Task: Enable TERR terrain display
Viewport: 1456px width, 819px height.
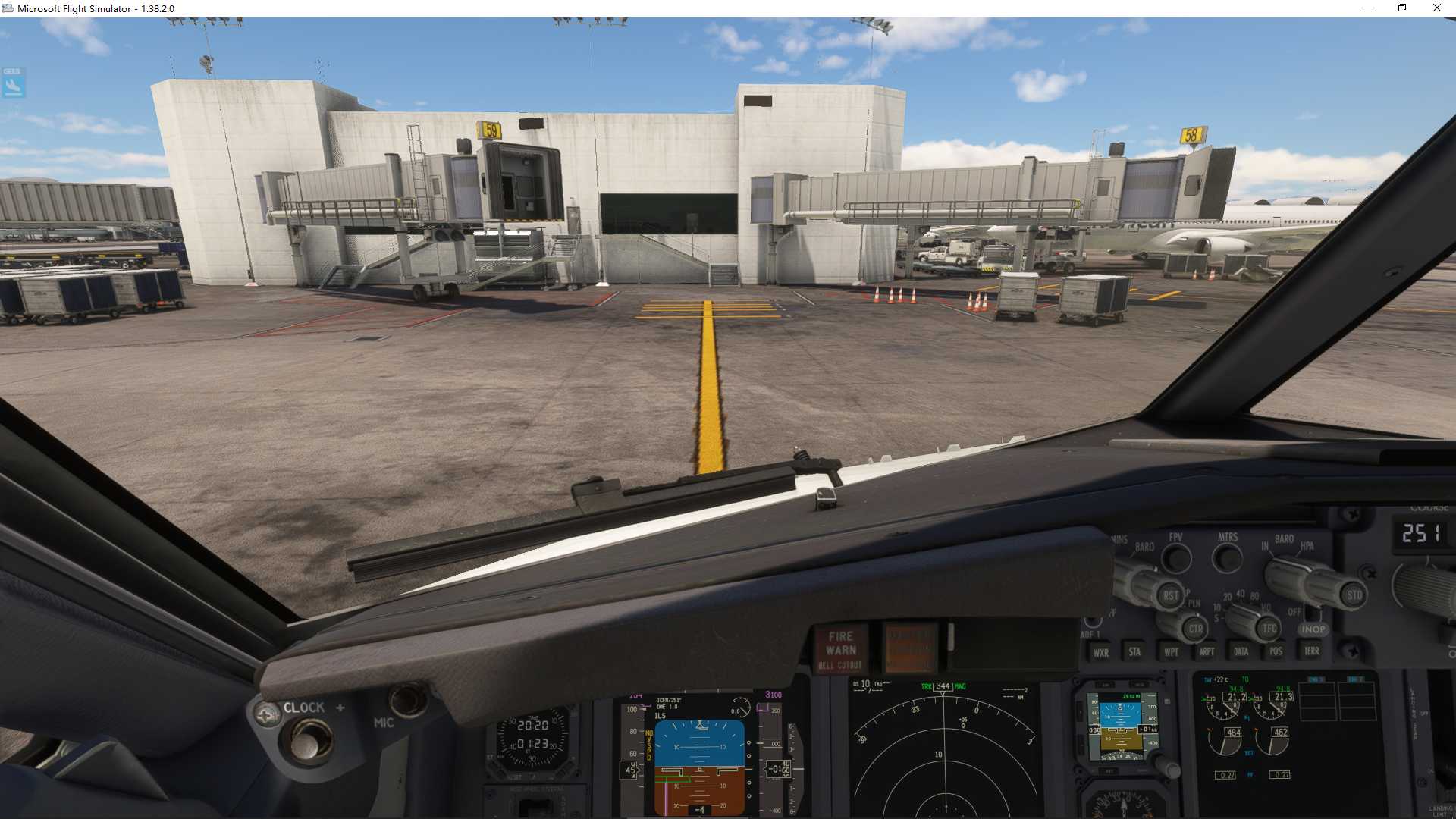Action: point(1313,652)
